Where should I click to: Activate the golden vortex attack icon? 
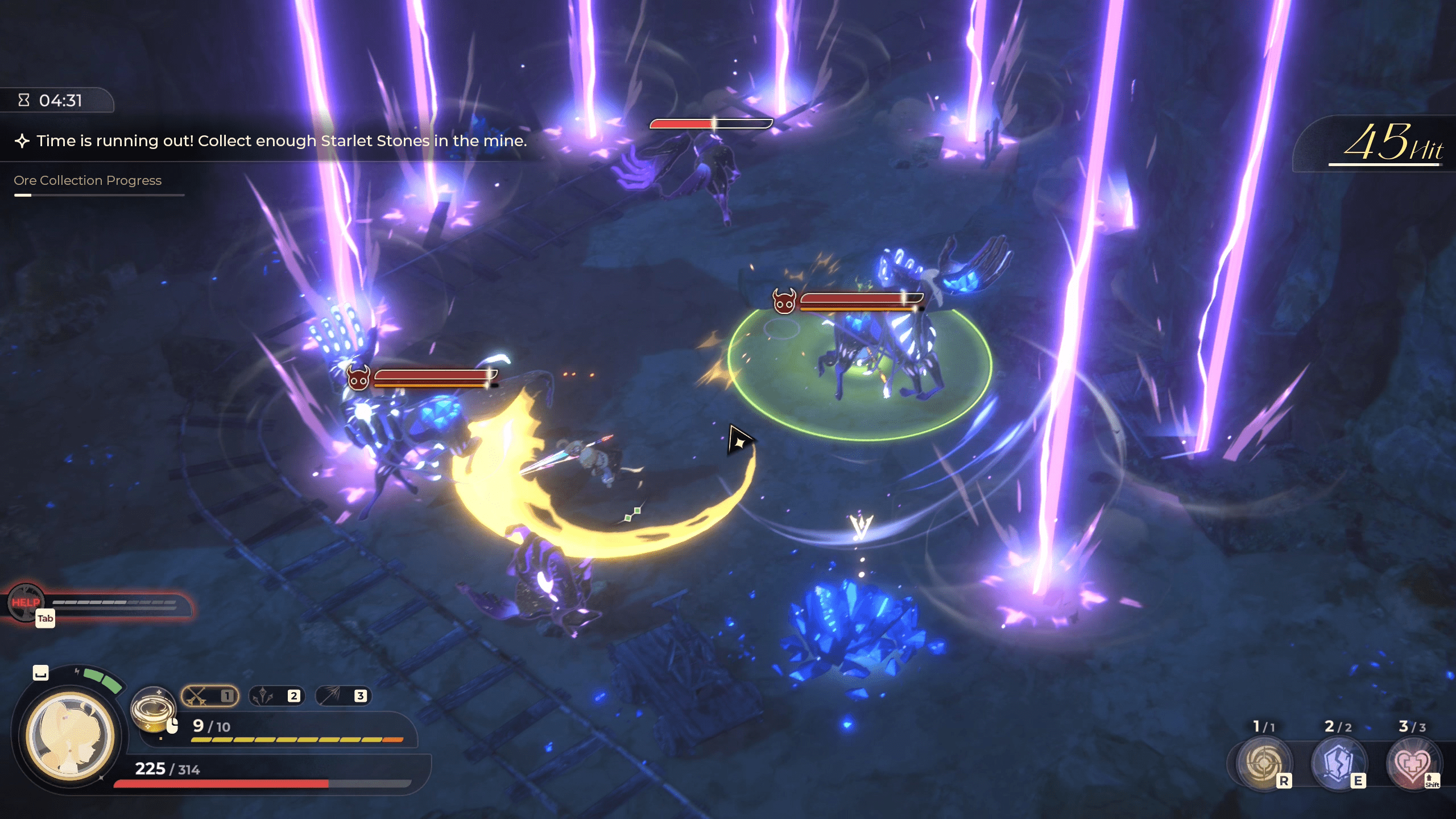pyautogui.click(x=152, y=709)
